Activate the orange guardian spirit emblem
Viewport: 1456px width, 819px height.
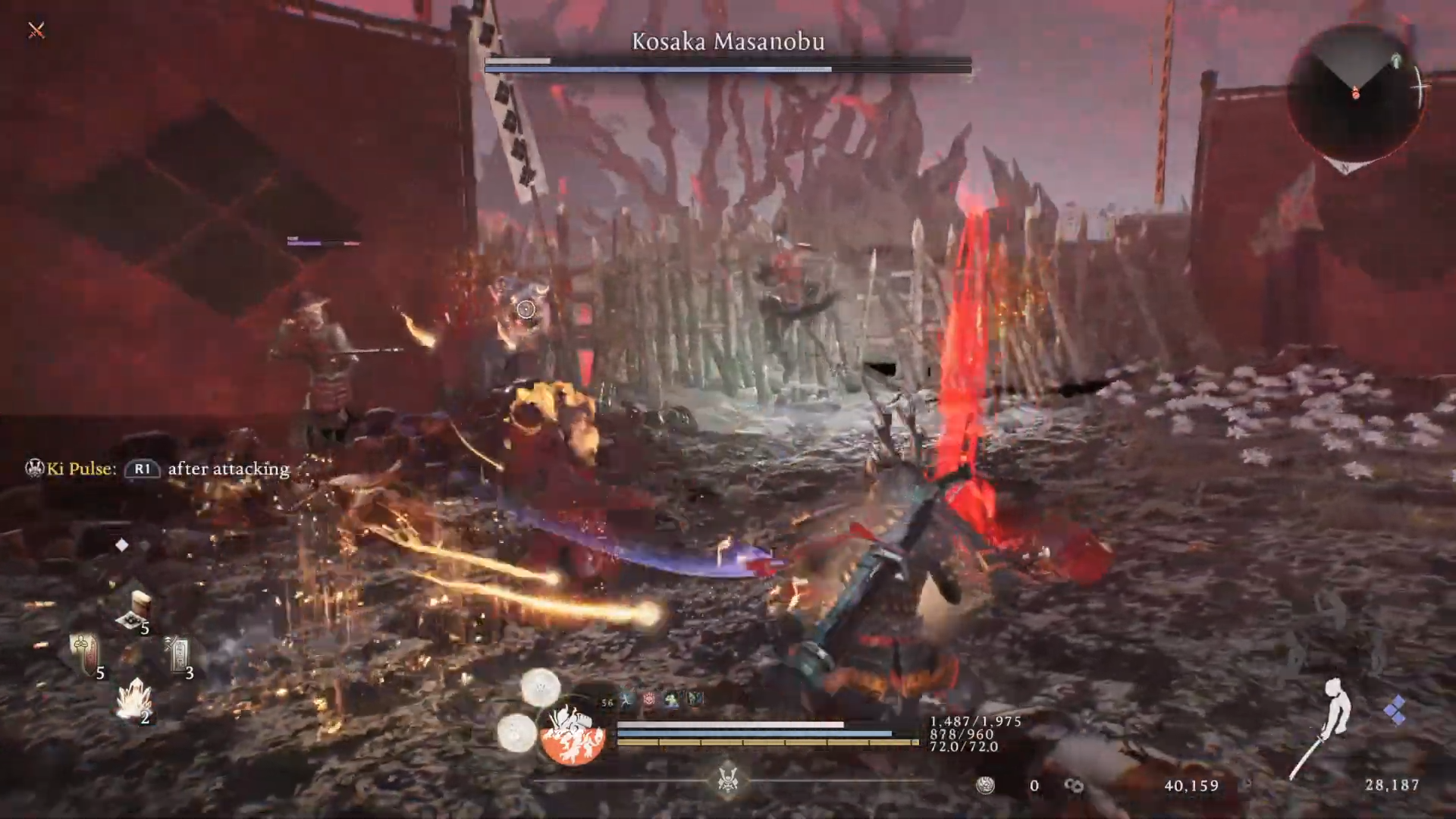coord(573,733)
